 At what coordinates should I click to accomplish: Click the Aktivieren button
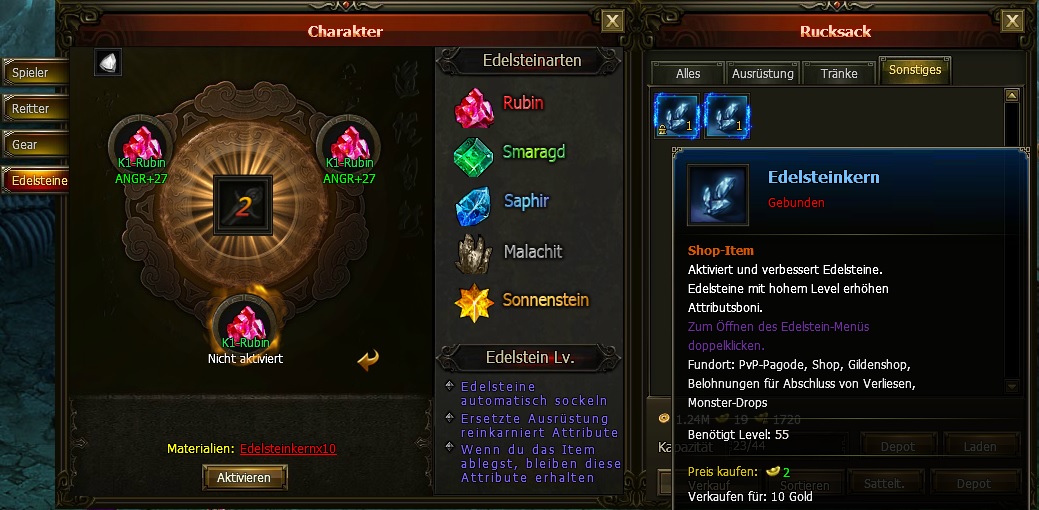244,478
